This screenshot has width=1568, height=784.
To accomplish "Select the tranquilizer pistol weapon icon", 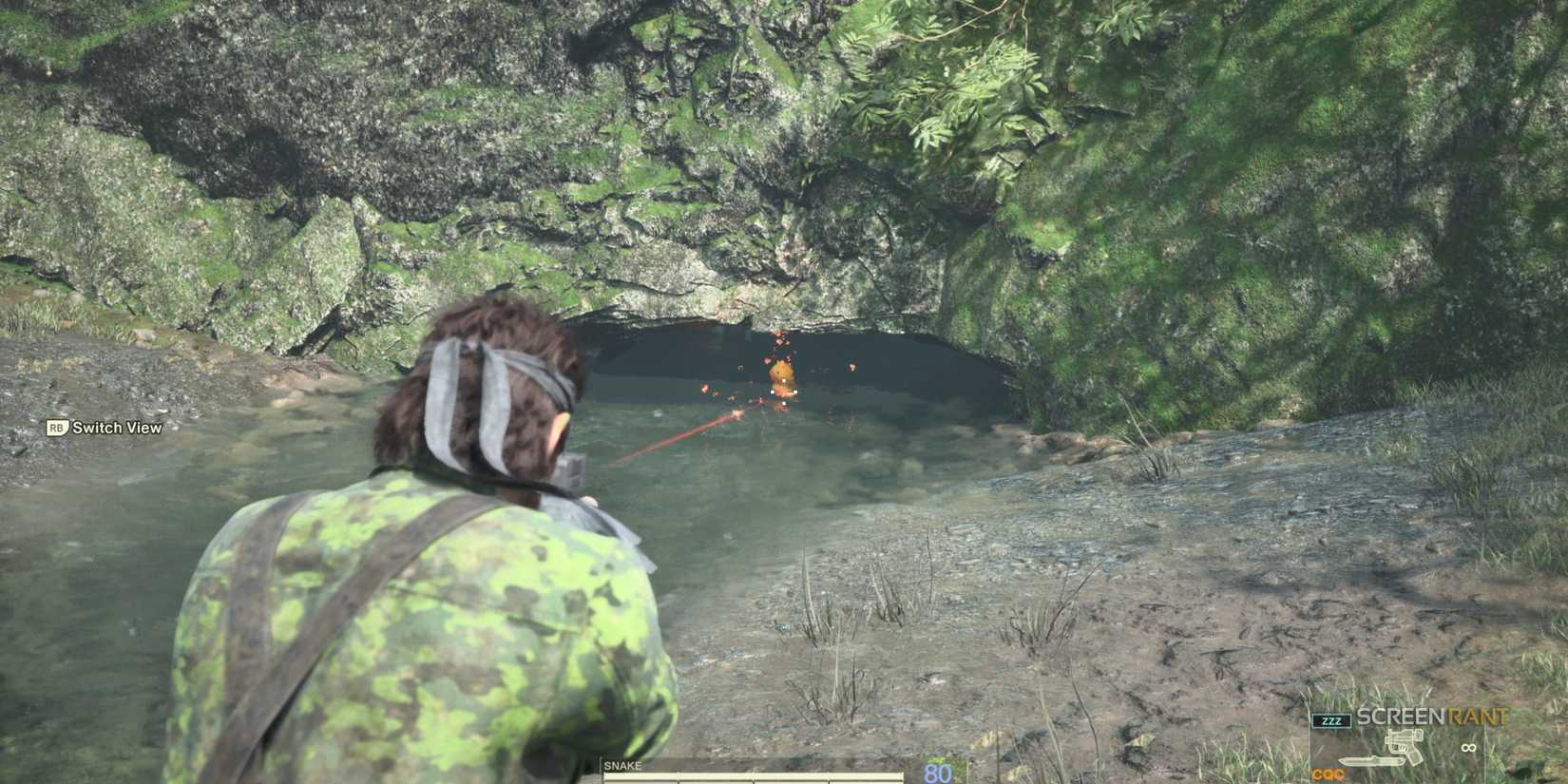I will (x=1405, y=745).
